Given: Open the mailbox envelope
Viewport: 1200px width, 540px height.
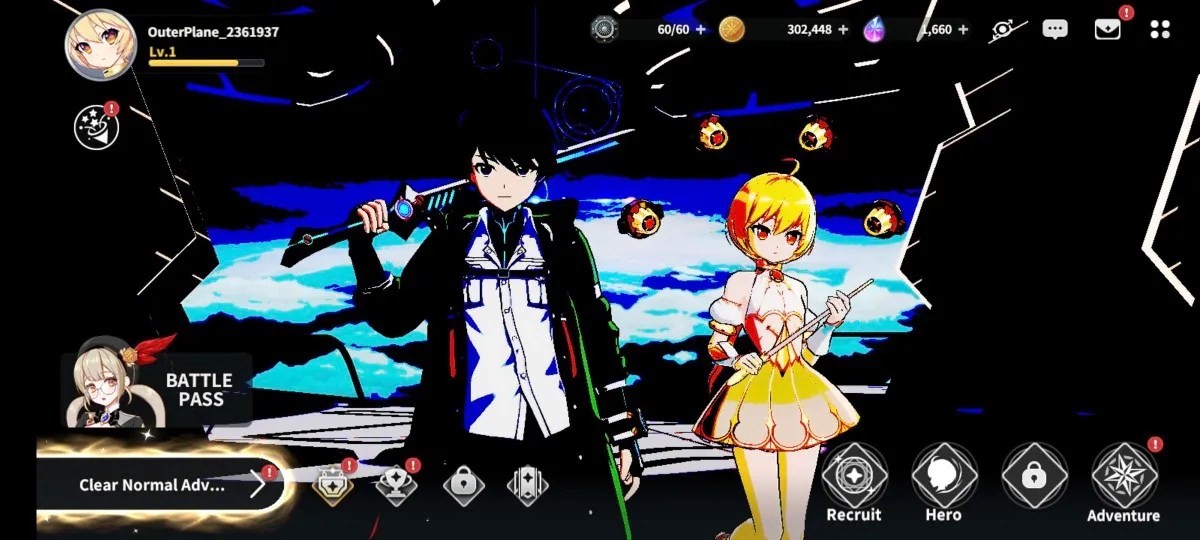Looking at the screenshot, I should tap(1107, 29).
